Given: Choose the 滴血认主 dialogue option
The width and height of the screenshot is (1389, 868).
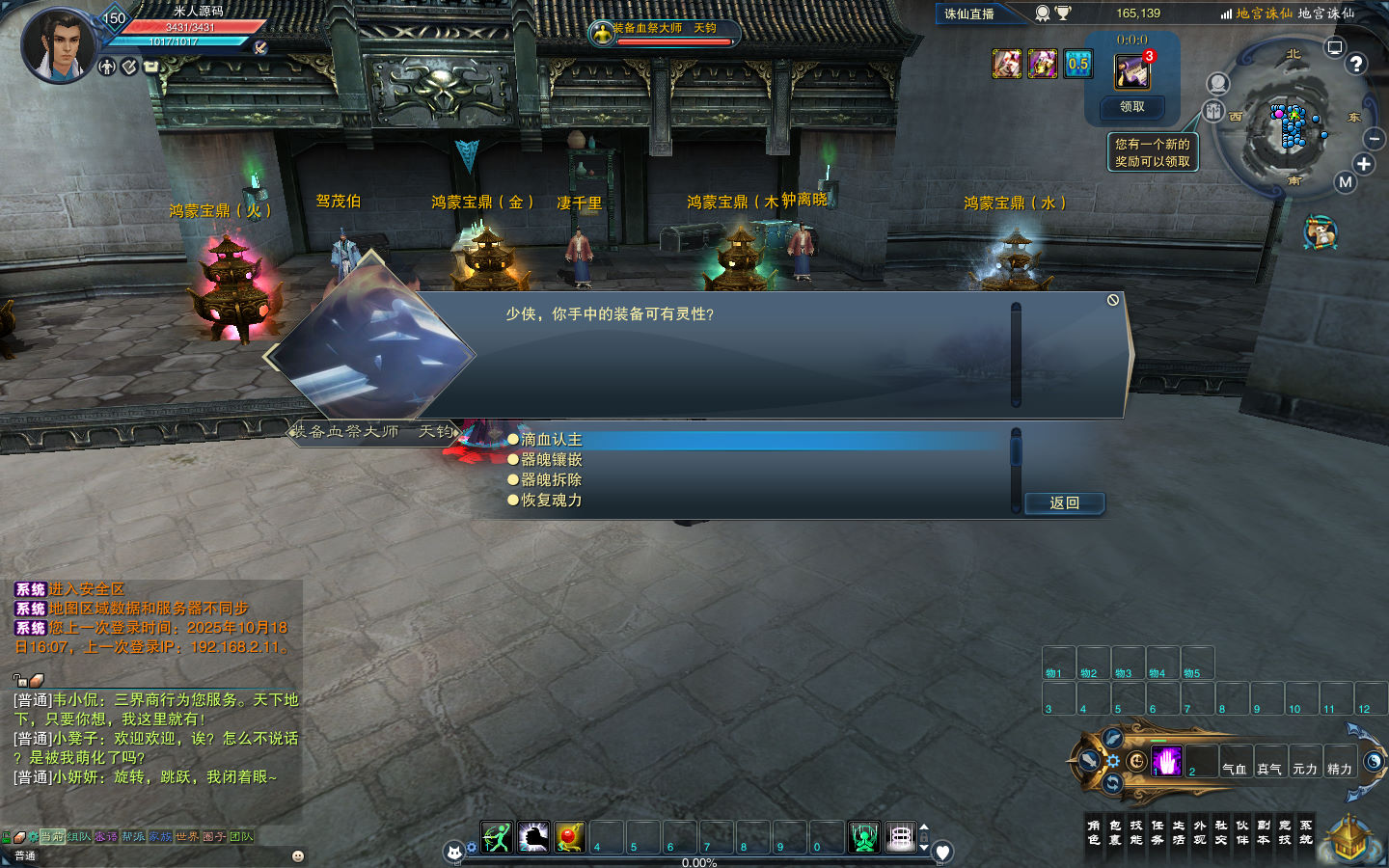Looking at the screenshot, I should tap(552, 440).
